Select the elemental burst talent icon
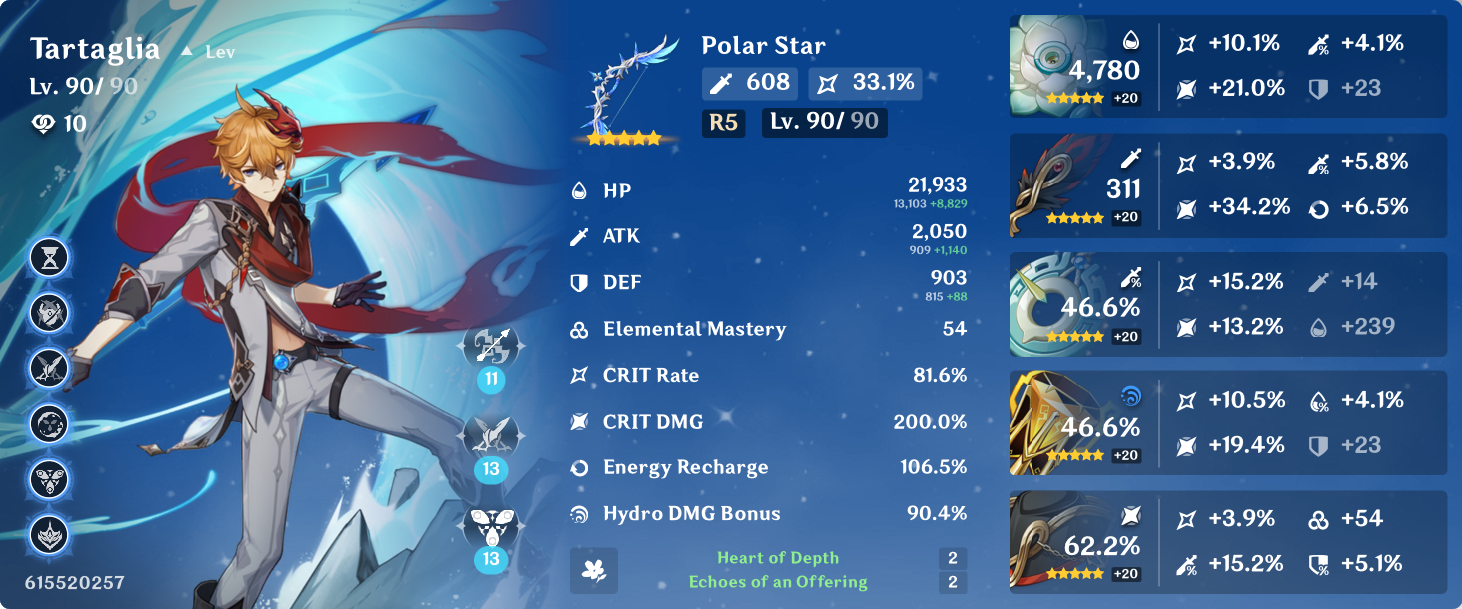 pyautogui.click(x=490, y=525)
